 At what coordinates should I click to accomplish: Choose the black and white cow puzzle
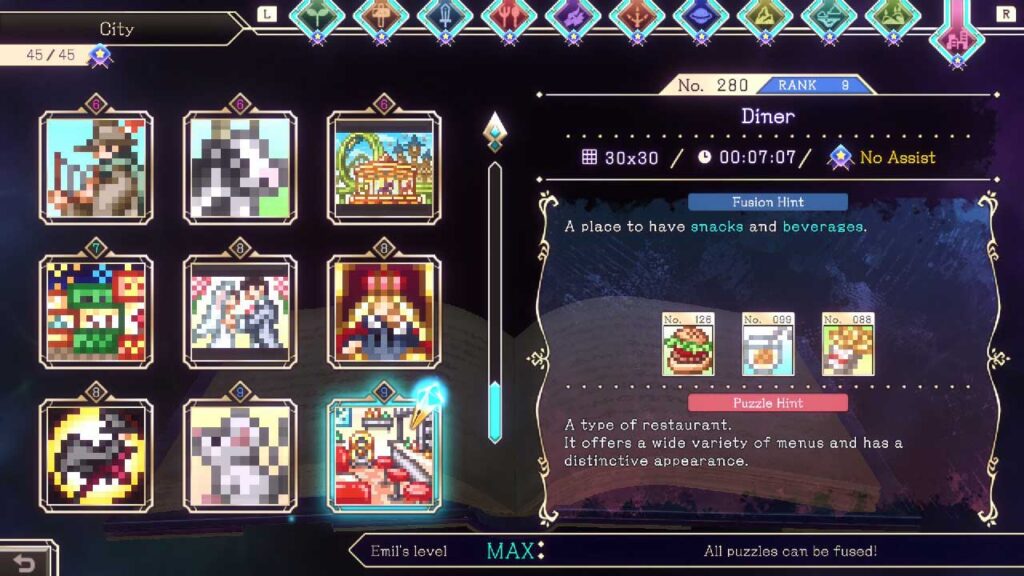coord(240,167)
